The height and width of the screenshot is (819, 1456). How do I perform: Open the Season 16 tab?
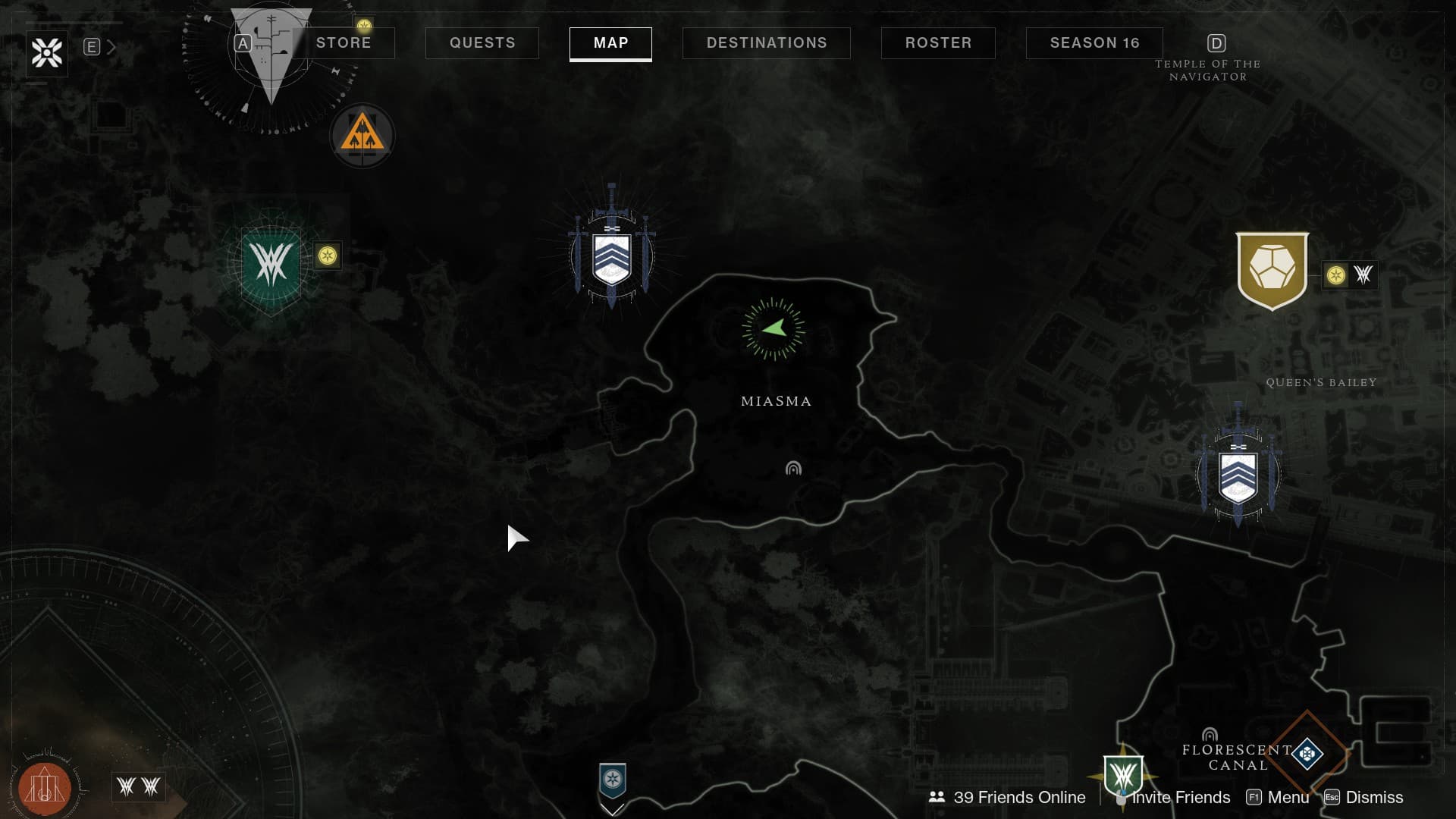click(1094, 43)
